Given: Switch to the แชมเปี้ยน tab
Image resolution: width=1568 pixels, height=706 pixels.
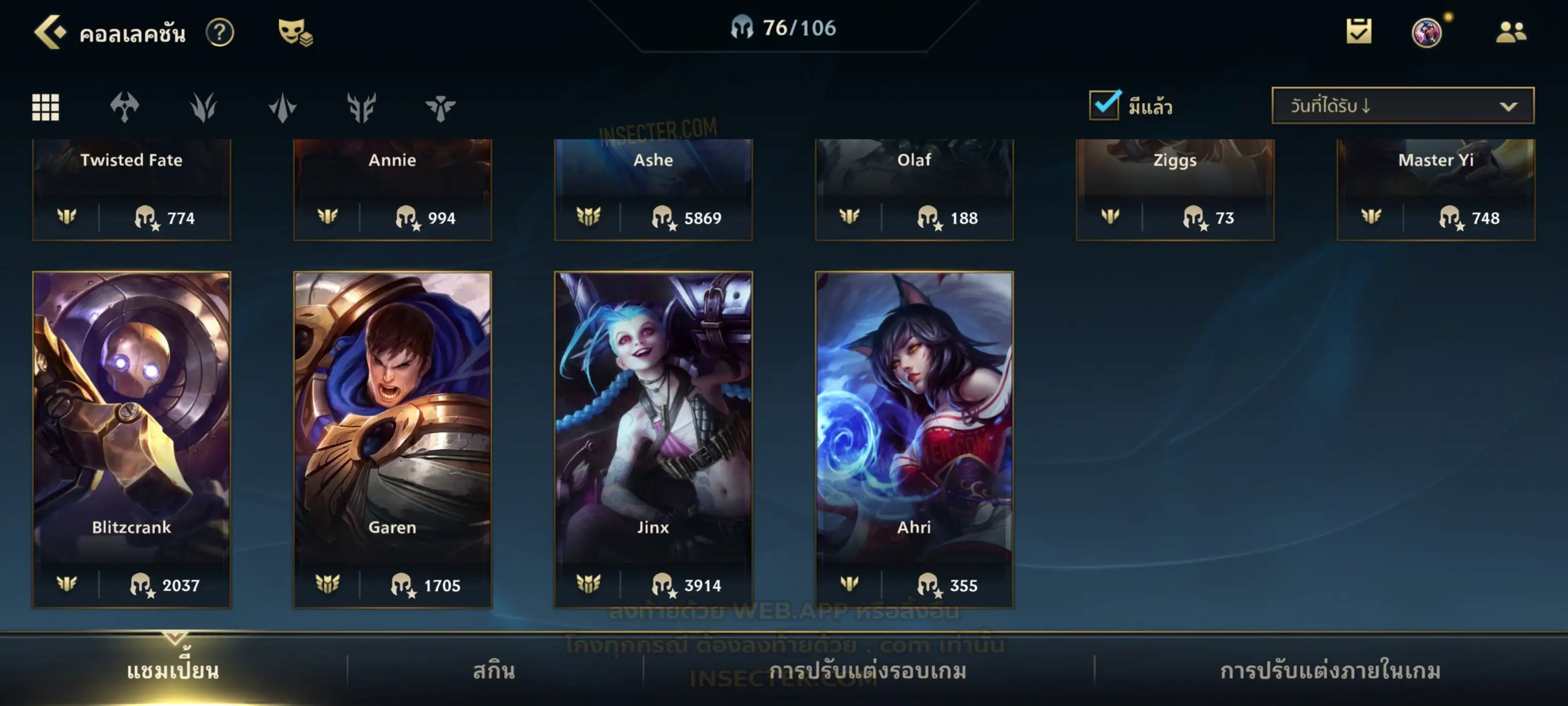Looking at the screenshot, I should pyautogui.click(x=173, y=670).
